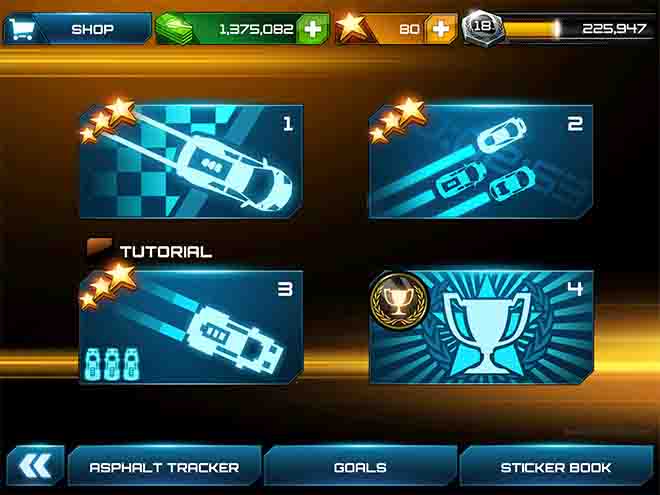Add more cash with the green plus
The image size is (660, 495).
[313, 29]
